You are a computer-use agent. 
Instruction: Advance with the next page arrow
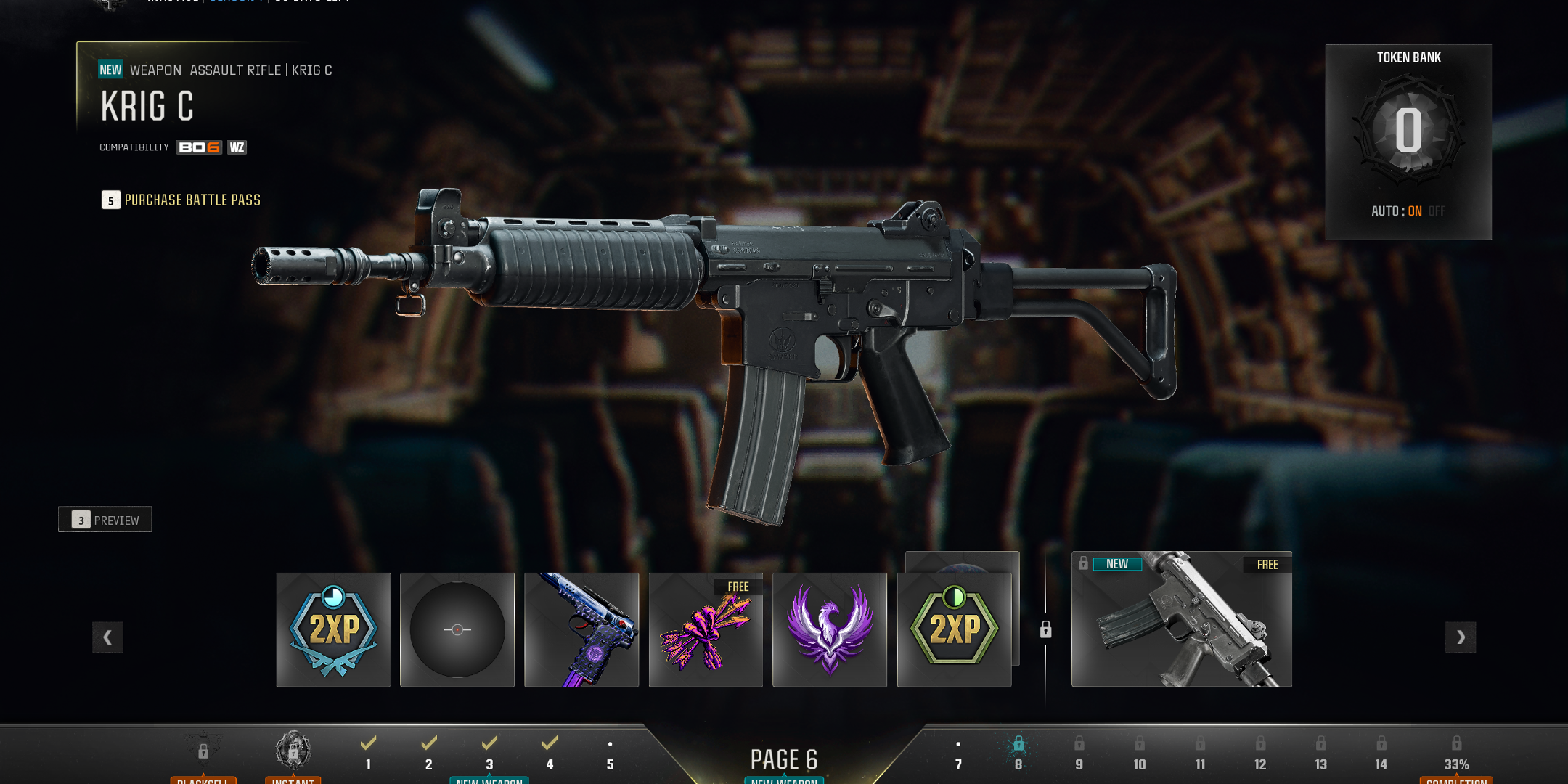(x=1461, y=637)
